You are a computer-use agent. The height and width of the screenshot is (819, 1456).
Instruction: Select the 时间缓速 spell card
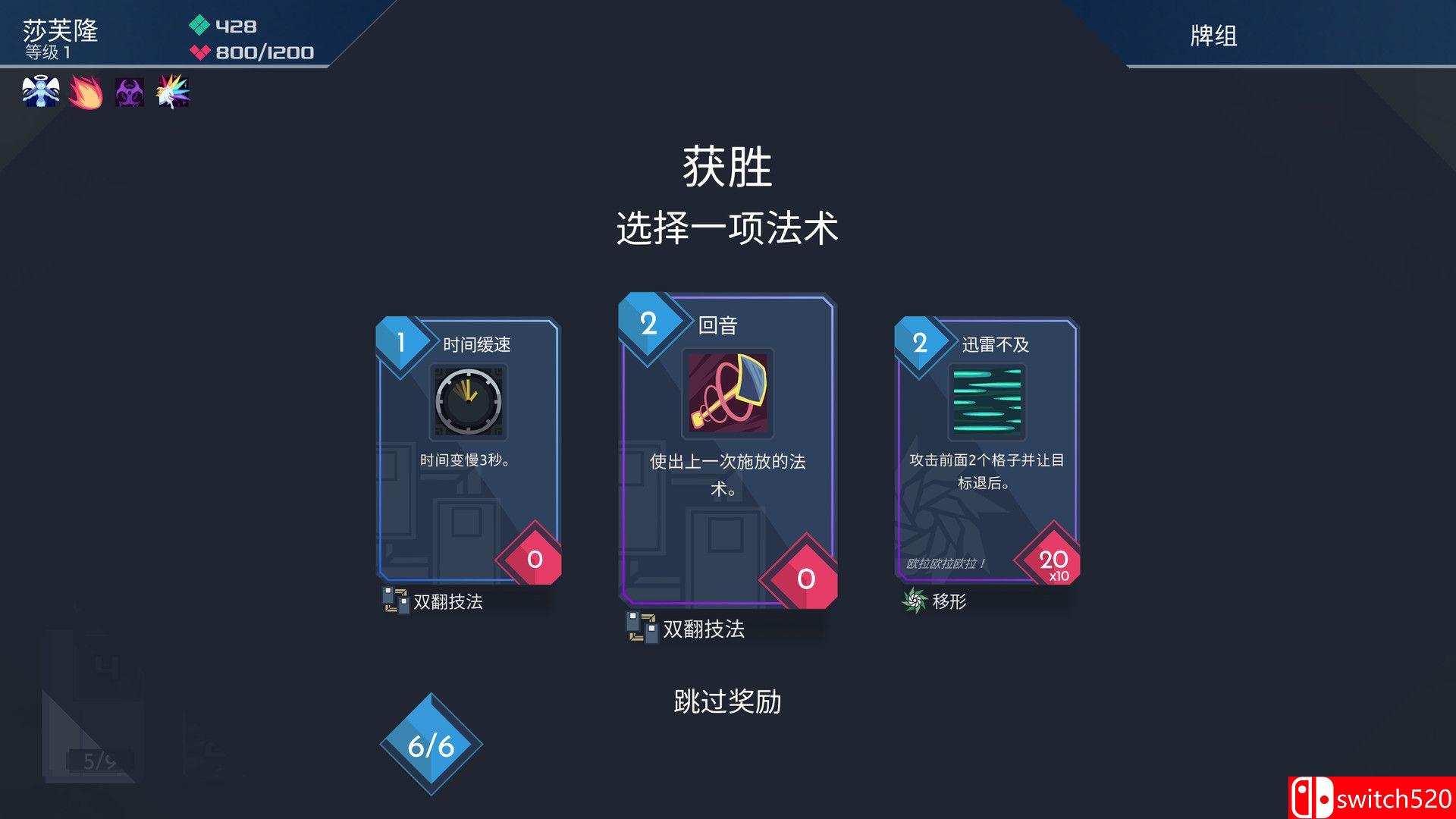466,455
